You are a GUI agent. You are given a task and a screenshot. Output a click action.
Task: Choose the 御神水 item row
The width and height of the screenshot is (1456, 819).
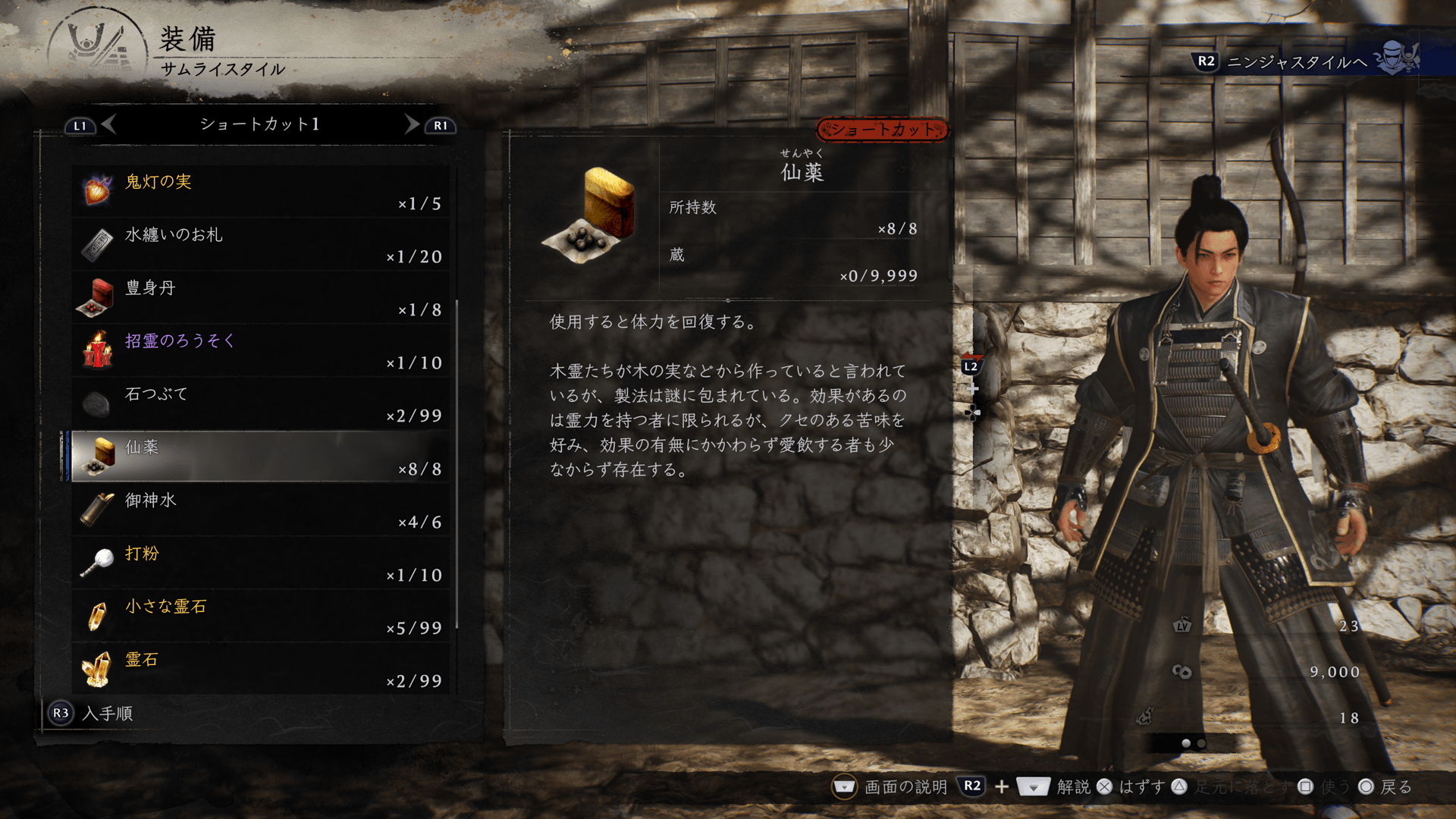tap(262, 510)
